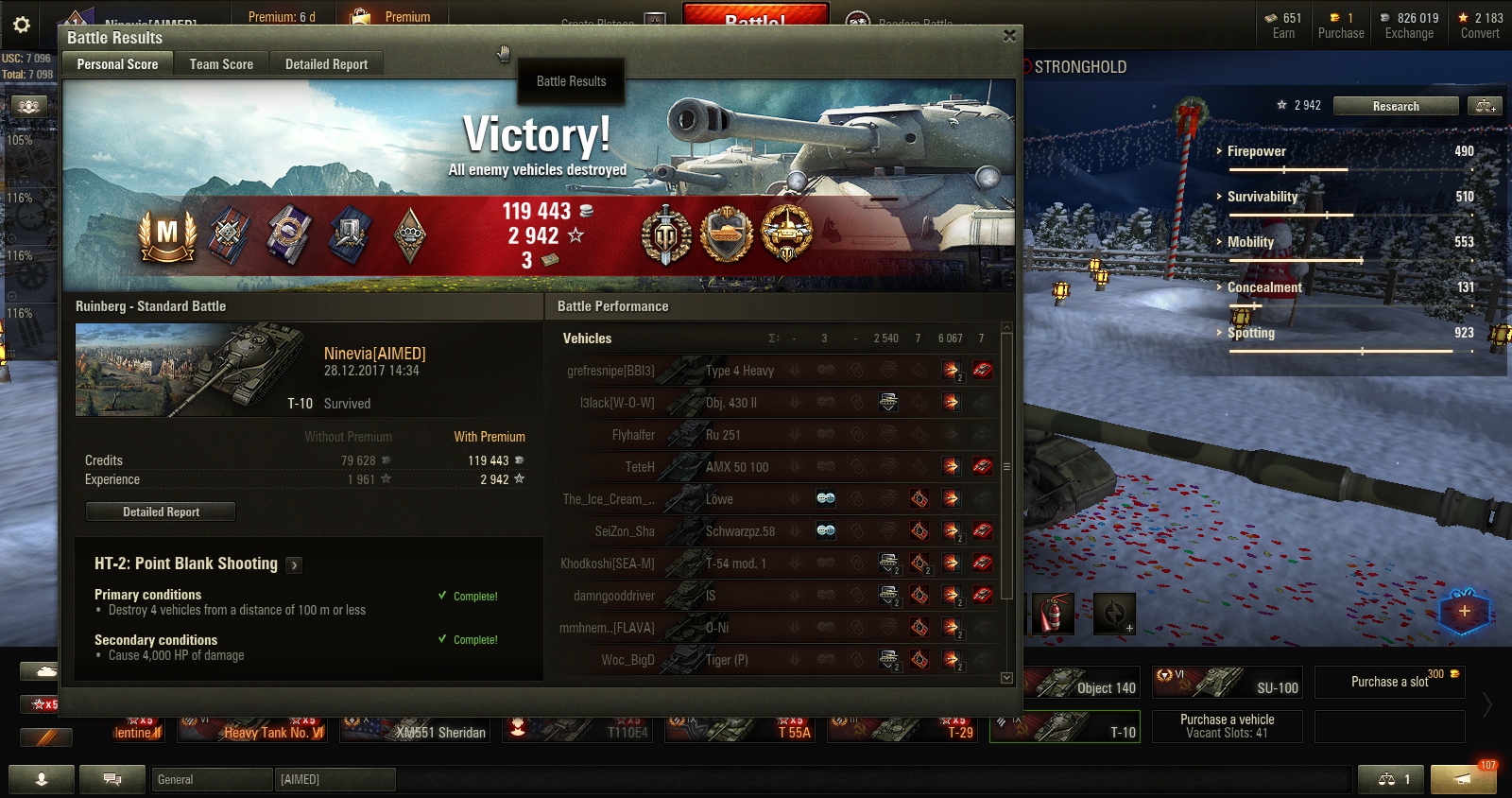Click the contacts icon in the bottom-left

click(43, 779)
